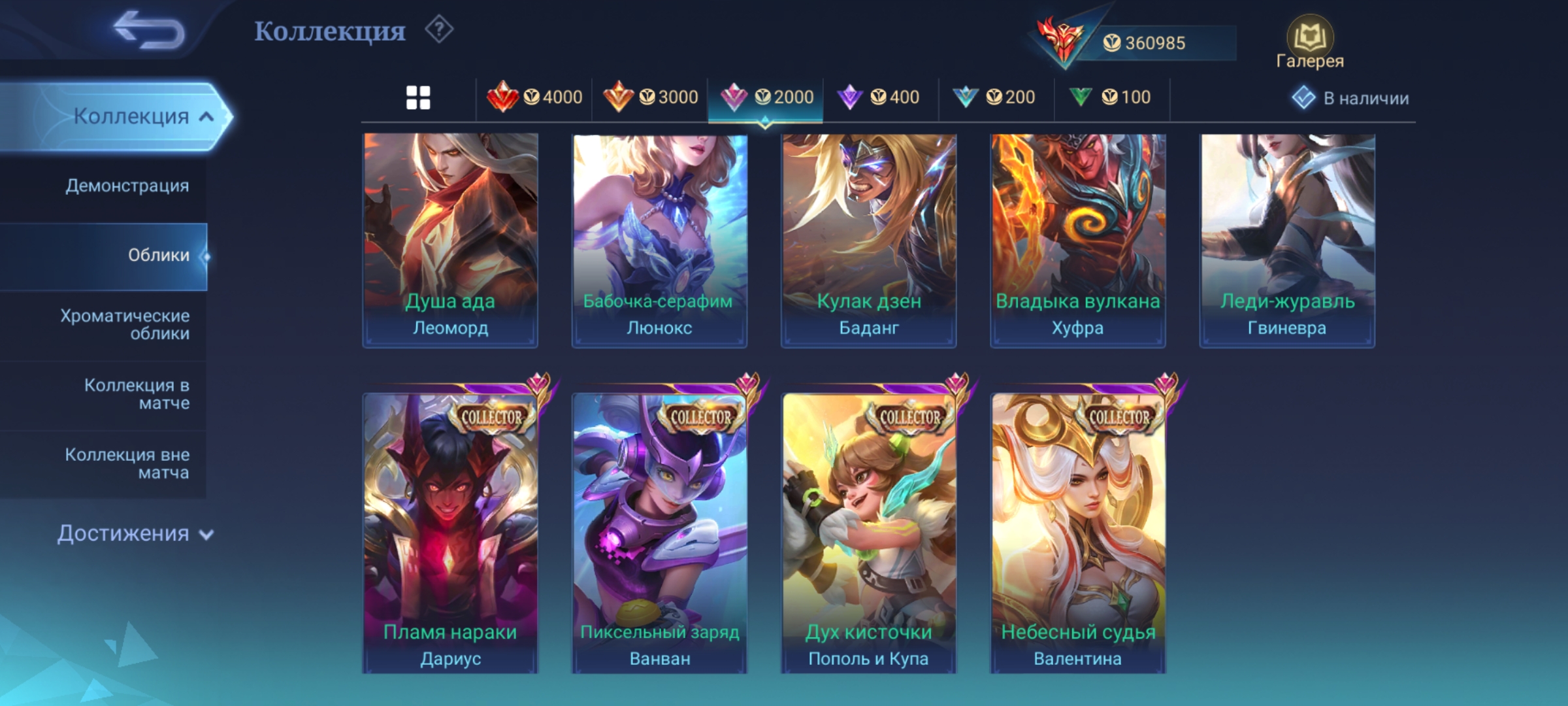Show all skins with grid icon tab

pyautogui.click(x=418, y=98)
